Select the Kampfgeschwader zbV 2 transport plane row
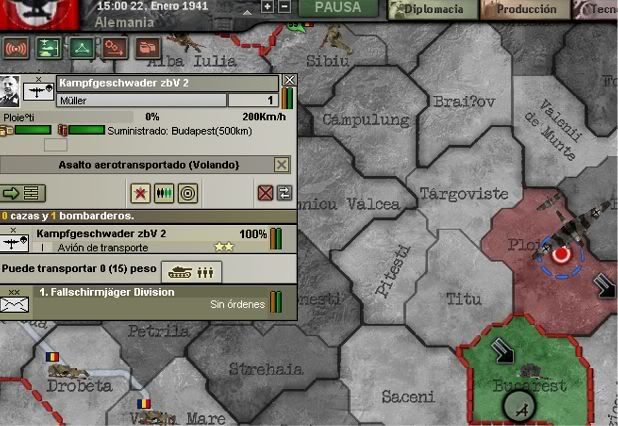The width and height of the screenshot is (618, 426). pos(140,240)
